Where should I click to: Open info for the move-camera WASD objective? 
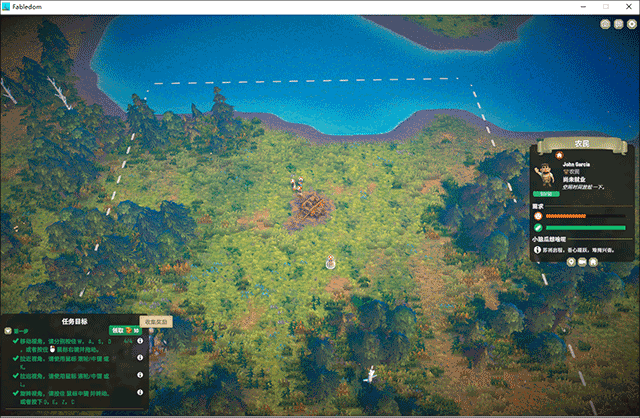pyautogui.click(x=140, y=342)
